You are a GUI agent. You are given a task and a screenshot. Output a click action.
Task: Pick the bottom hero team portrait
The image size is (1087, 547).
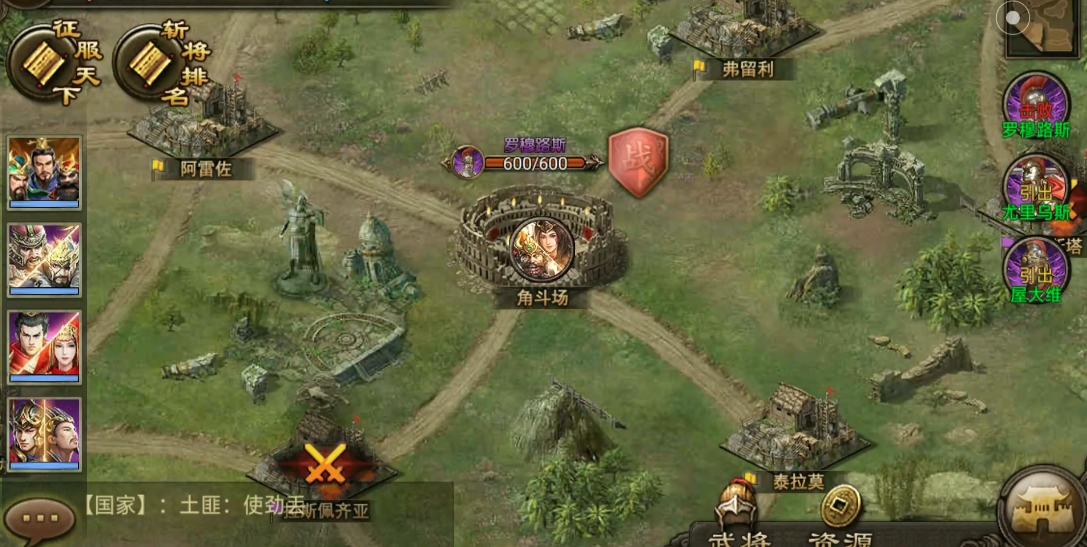pyautogui.click(x=44, y=433)
